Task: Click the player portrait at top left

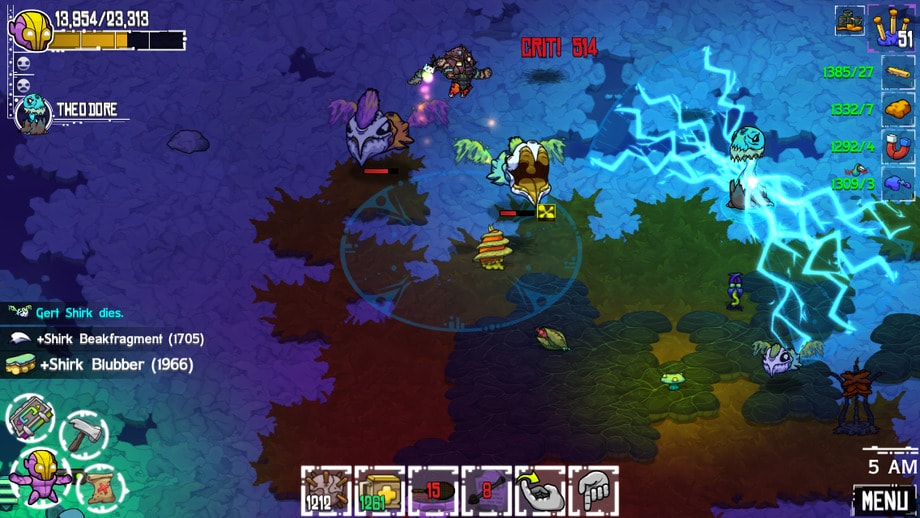Action: point(29,30)
